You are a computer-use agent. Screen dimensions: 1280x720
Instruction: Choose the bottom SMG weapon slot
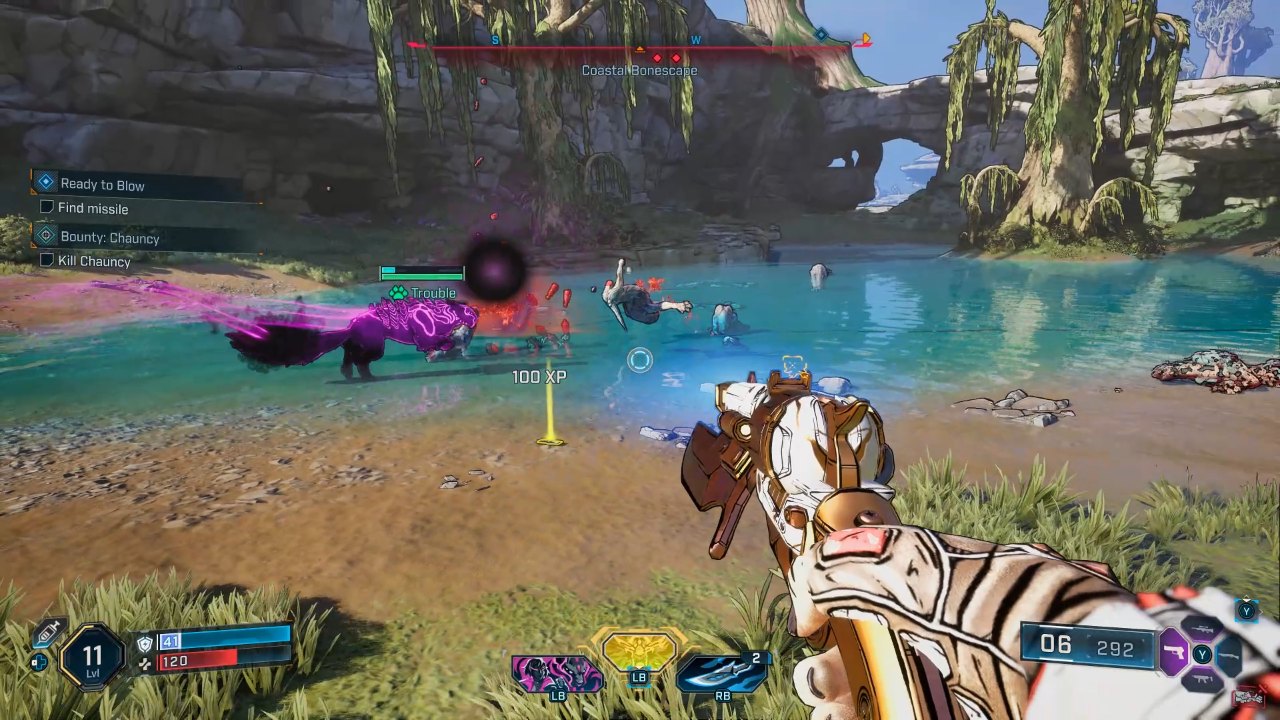[1202, 681]
